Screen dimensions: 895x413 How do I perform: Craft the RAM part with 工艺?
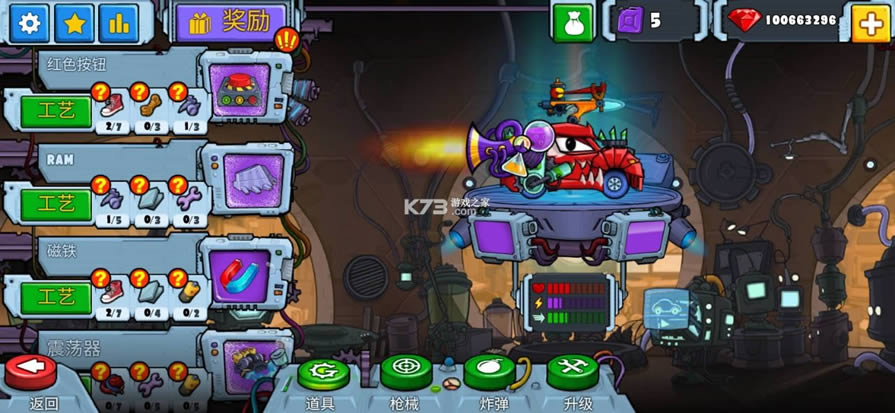tap(55, 204)
